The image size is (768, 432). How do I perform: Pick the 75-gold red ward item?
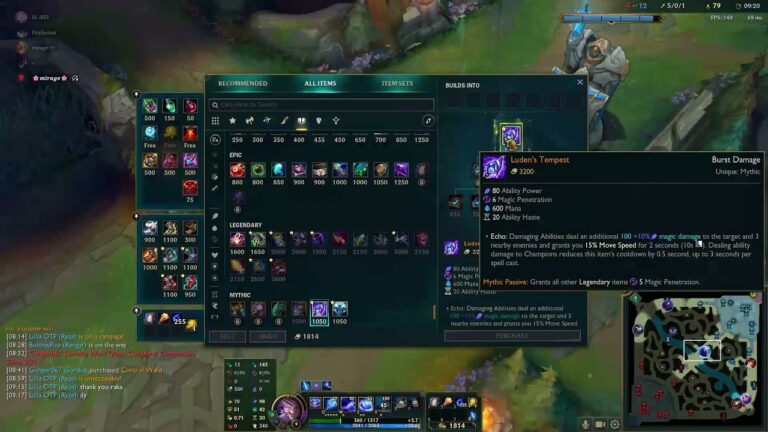click(x=190, y=187)
